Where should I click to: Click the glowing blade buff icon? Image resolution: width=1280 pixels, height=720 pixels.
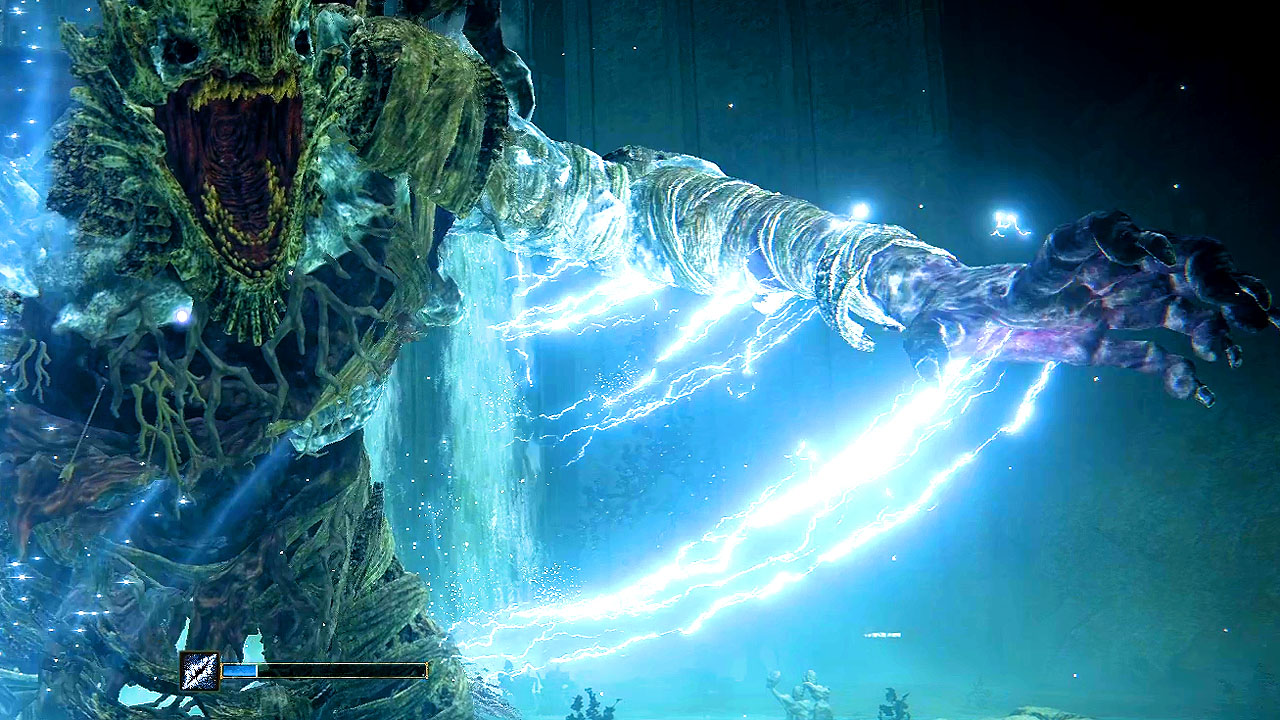pyautogui.click(x=199, y=670)
